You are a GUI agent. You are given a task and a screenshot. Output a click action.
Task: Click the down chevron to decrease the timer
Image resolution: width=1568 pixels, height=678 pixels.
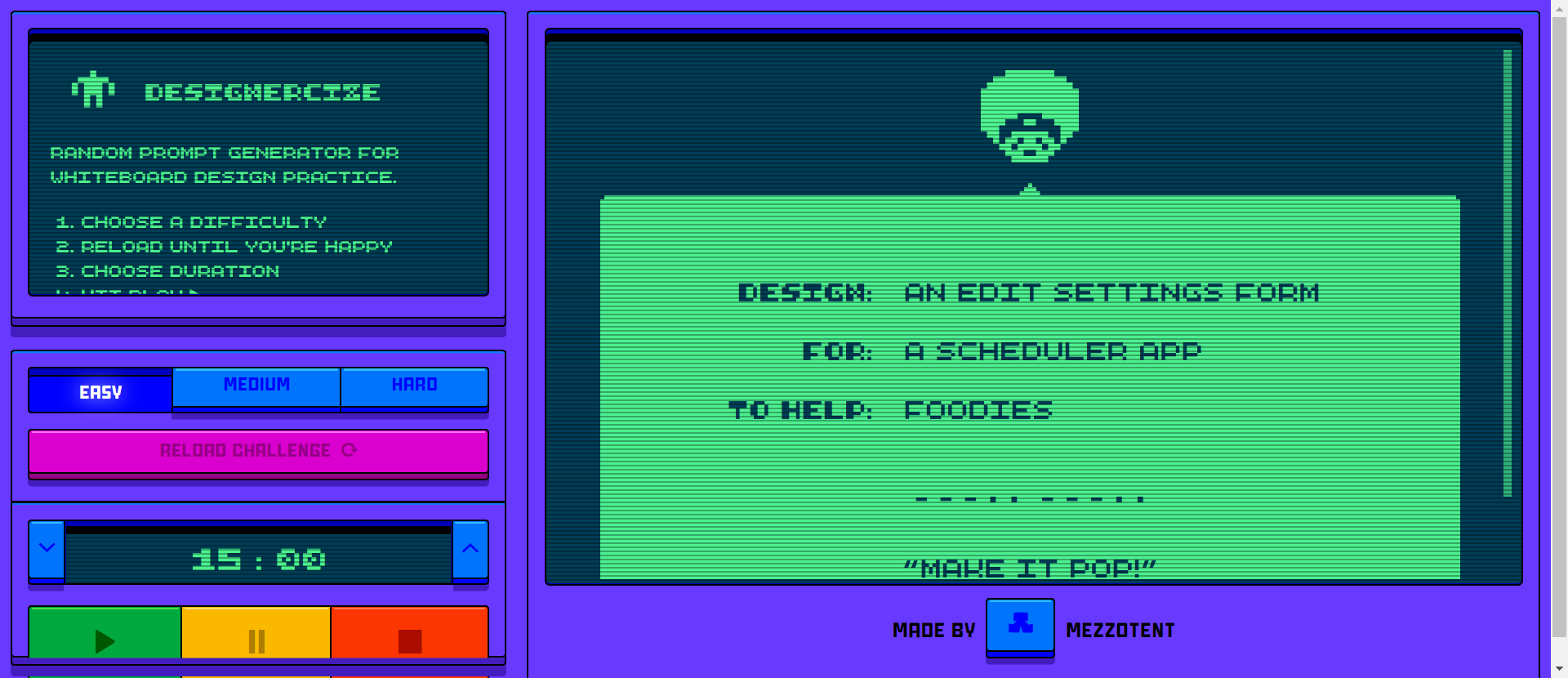click(46, 550)
